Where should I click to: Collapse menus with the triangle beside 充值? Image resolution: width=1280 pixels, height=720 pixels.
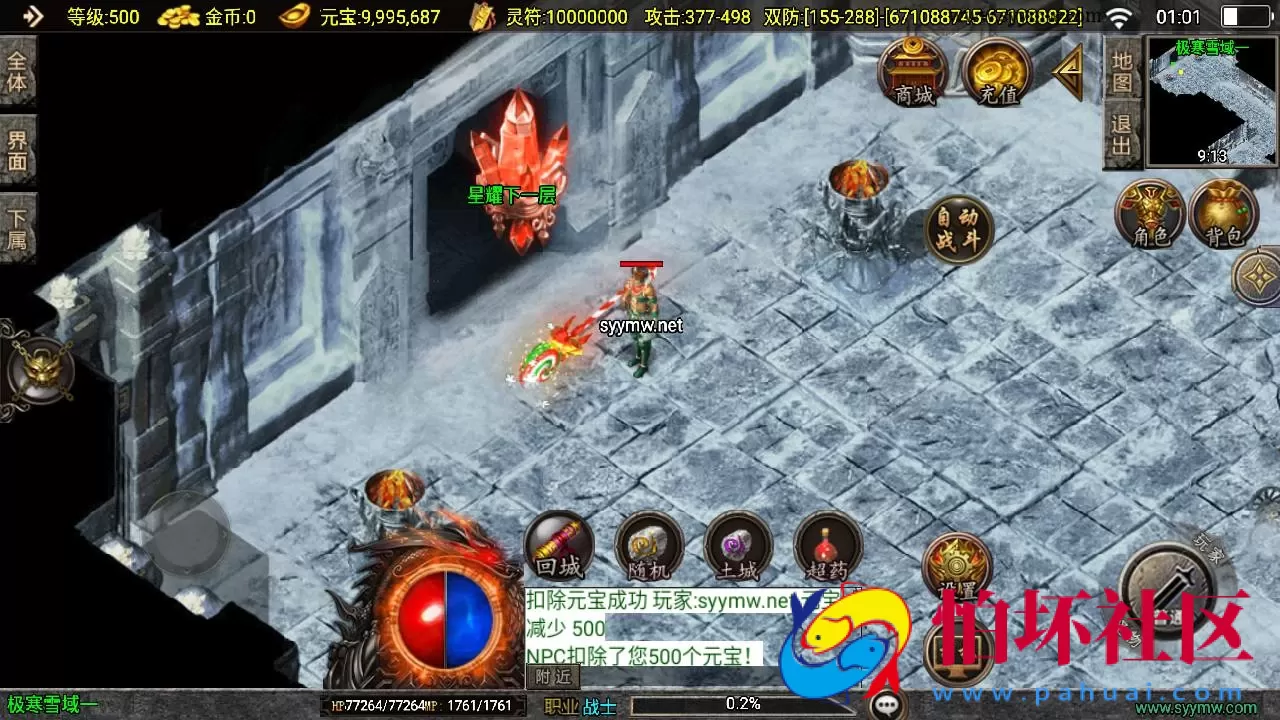pos(1068,70)
